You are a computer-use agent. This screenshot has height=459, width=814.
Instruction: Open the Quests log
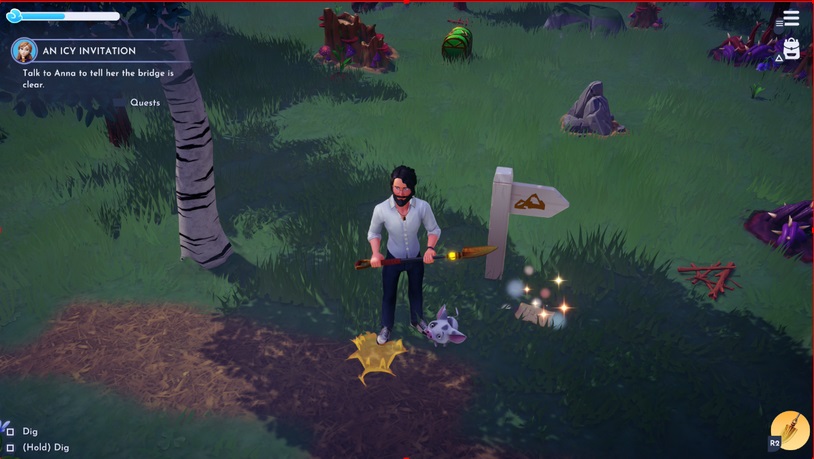pyautogui.click(x=144, y=103)
